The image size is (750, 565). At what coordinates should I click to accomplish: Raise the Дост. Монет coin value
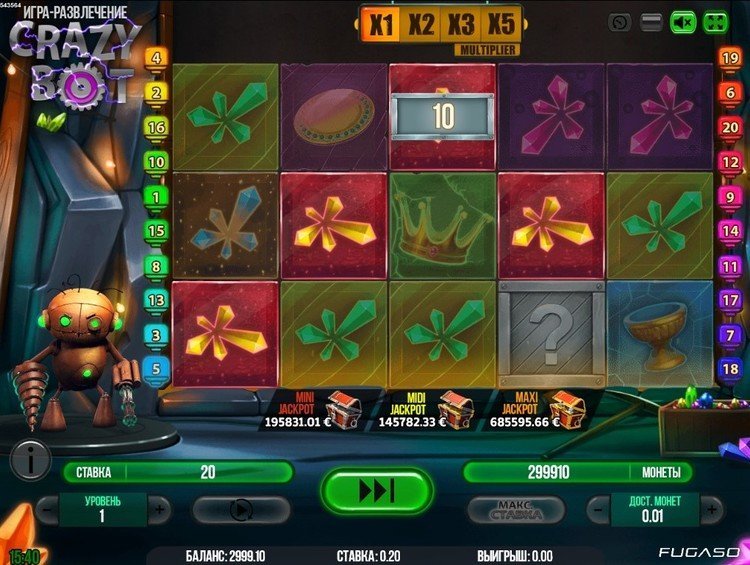pyautogui.click(x=709, y=508)
